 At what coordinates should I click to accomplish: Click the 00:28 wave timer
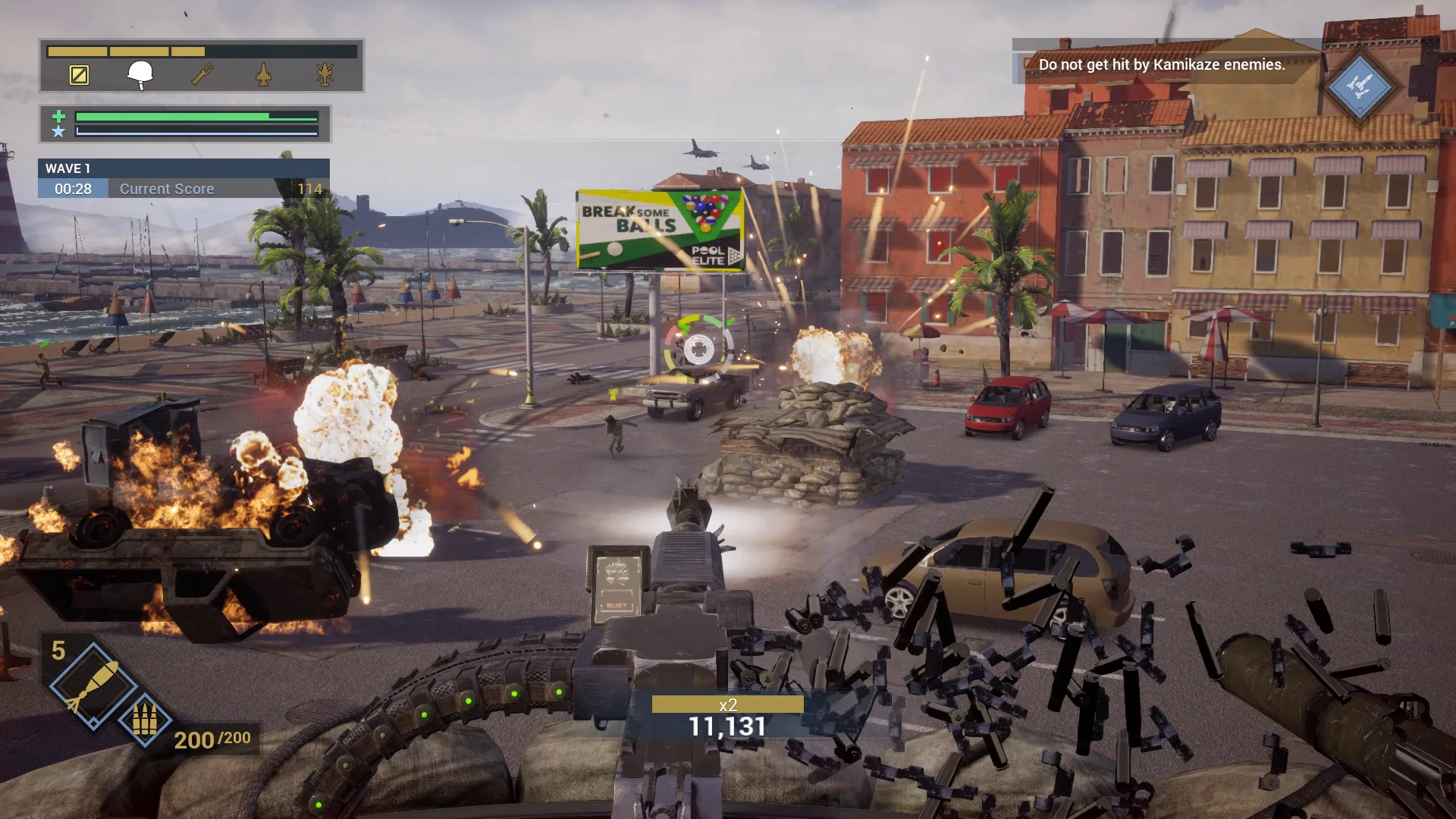[x=72, y=189]
